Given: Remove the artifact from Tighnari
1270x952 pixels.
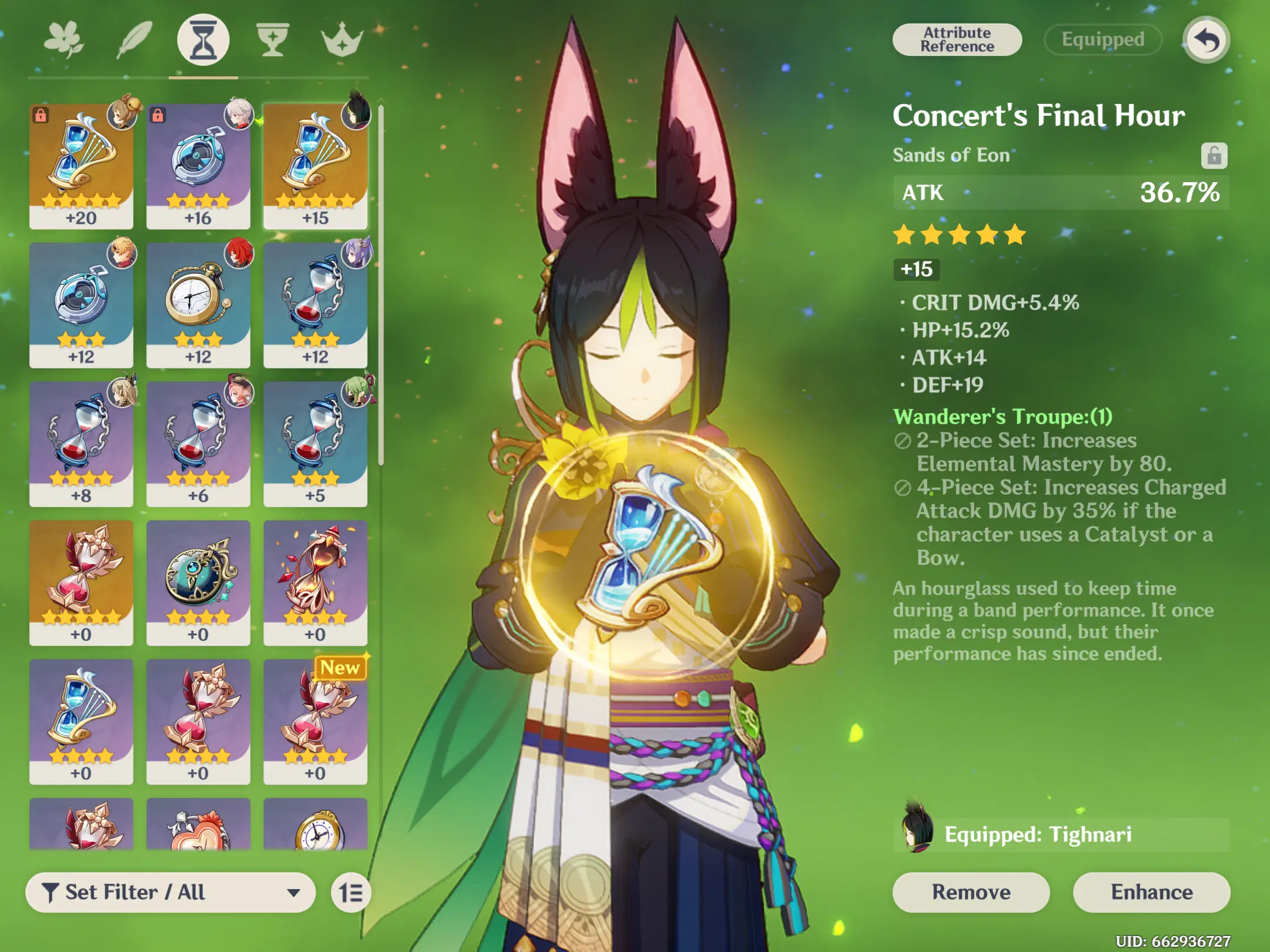Looking at the screenshot, I should [971, 892].
